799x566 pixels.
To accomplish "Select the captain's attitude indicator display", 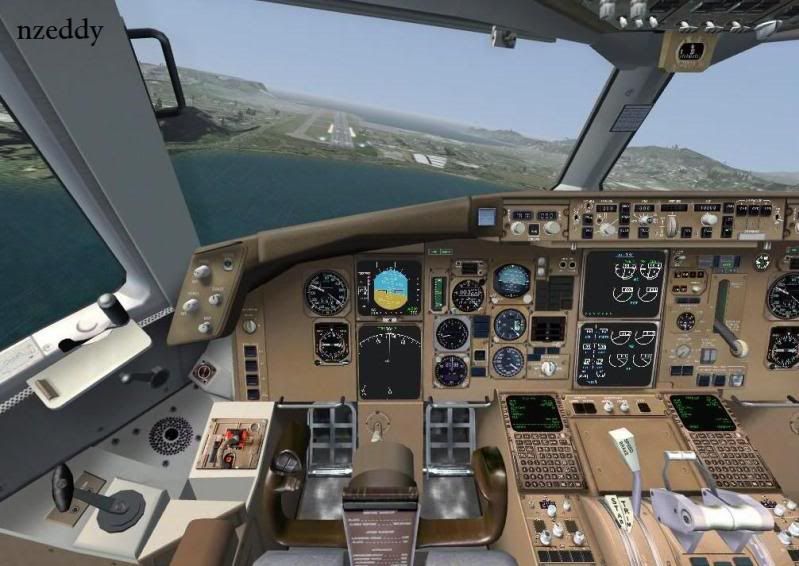I will pos(389,288).
